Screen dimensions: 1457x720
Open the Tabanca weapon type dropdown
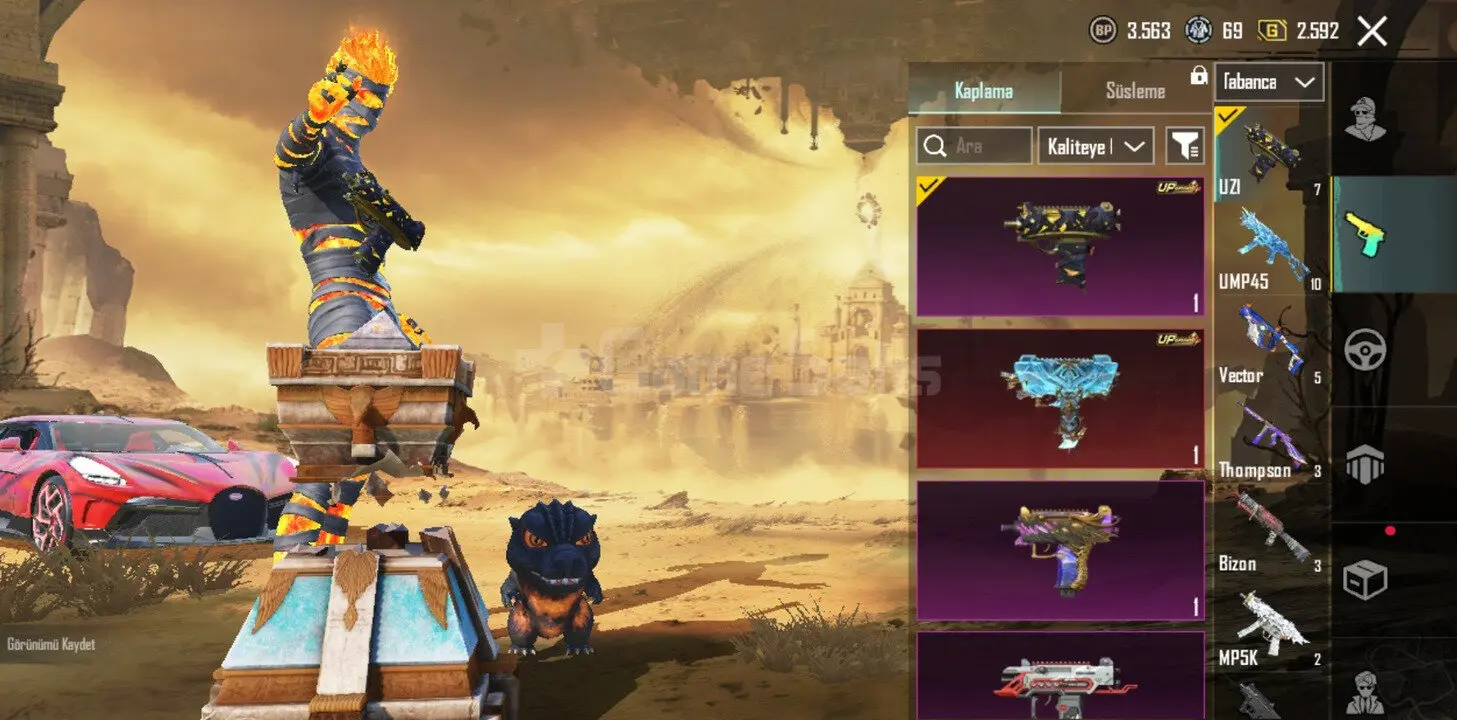(x=1269, y=82)
